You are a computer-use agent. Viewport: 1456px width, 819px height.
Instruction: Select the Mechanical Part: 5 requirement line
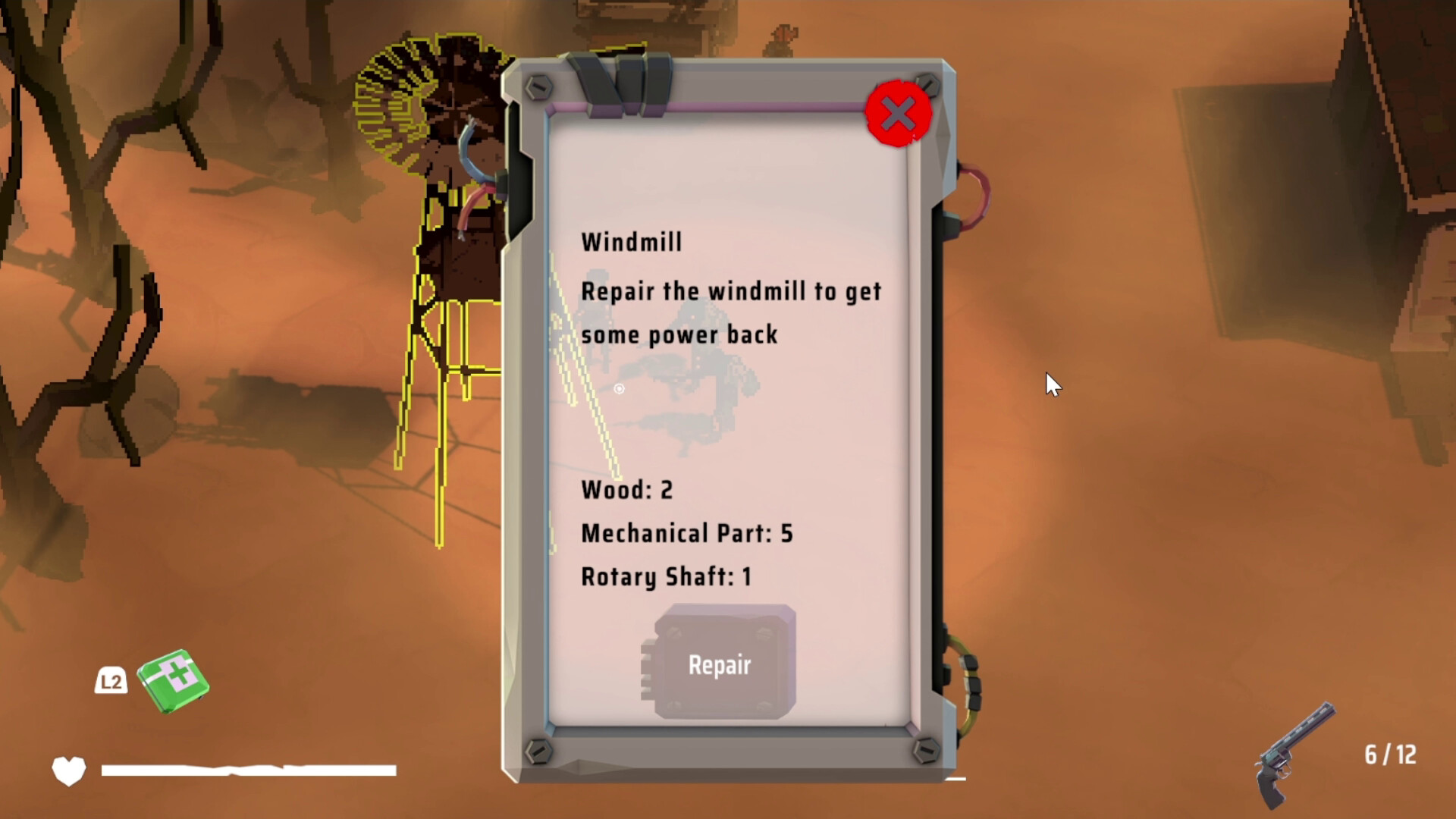pyautogui.click(x=686, y=533)
